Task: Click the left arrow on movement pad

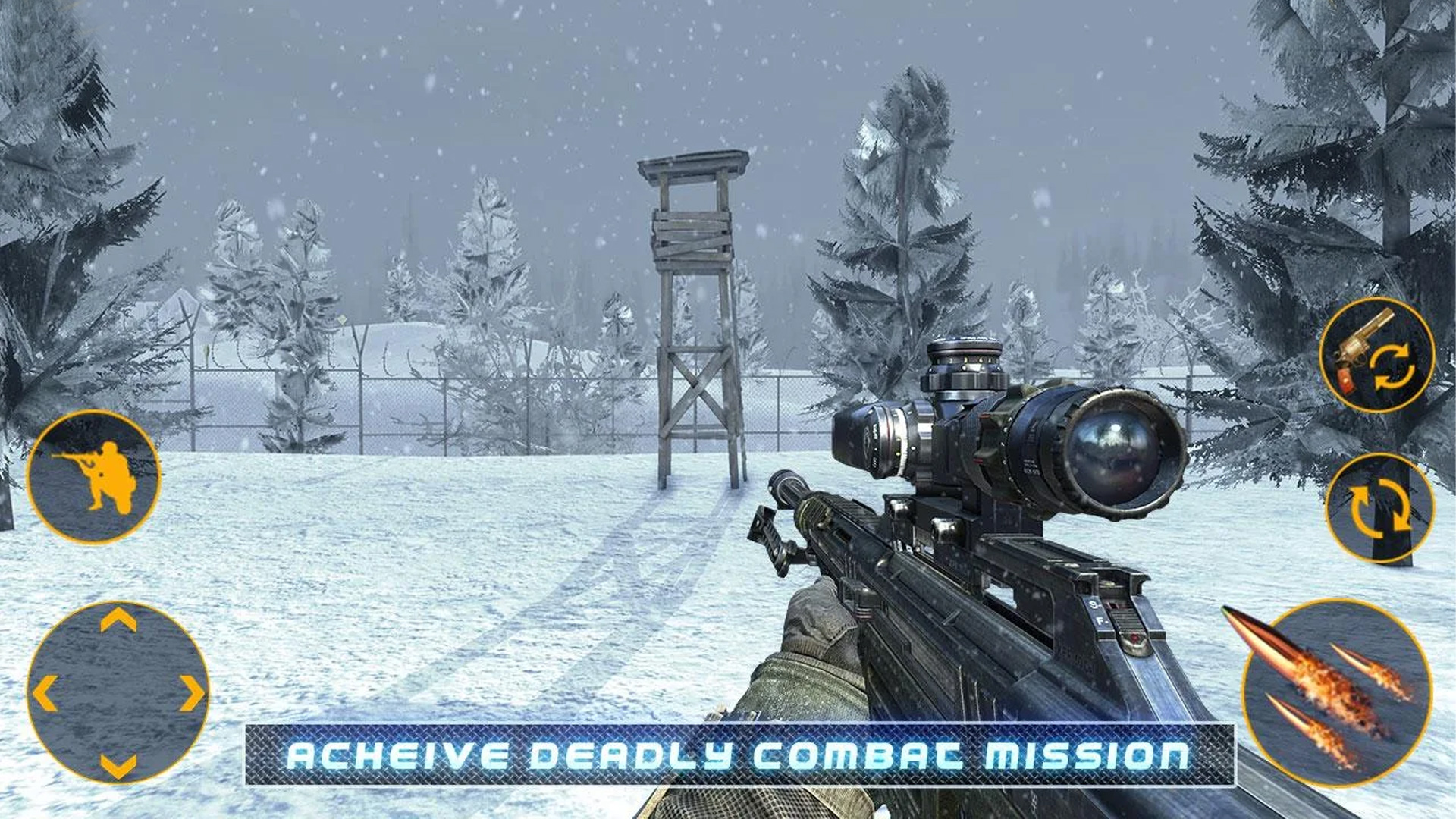Action: [45, 692]
